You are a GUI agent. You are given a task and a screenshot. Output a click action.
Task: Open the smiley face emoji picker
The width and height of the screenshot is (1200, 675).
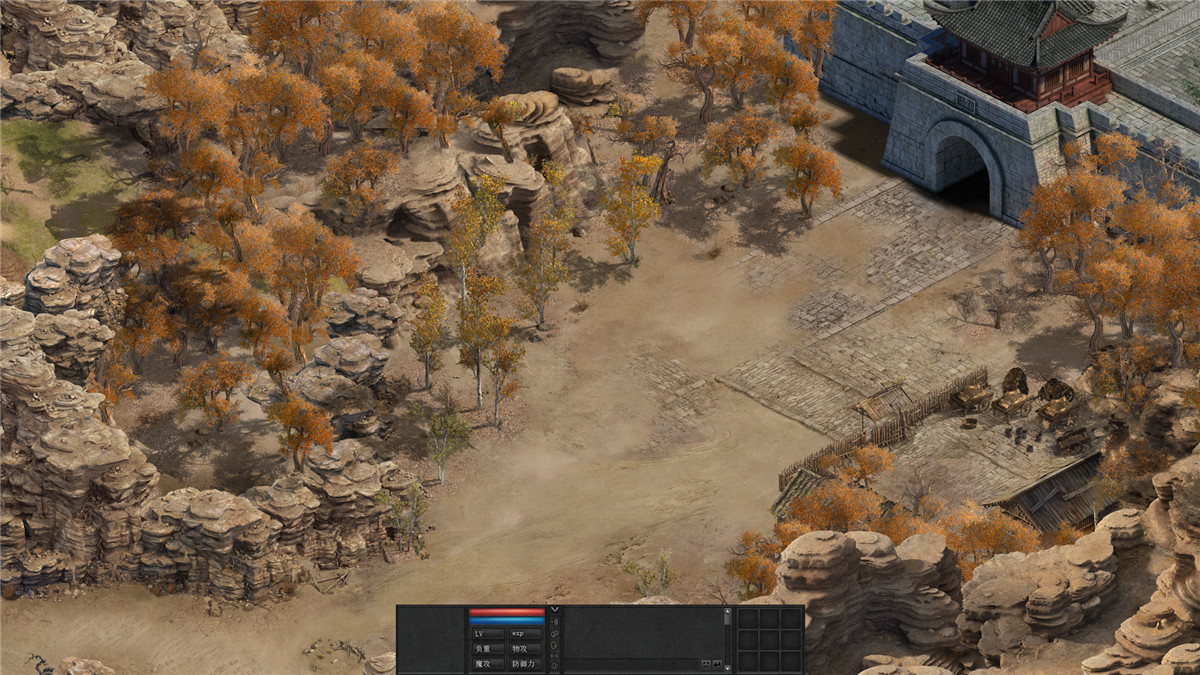(706, 664)
